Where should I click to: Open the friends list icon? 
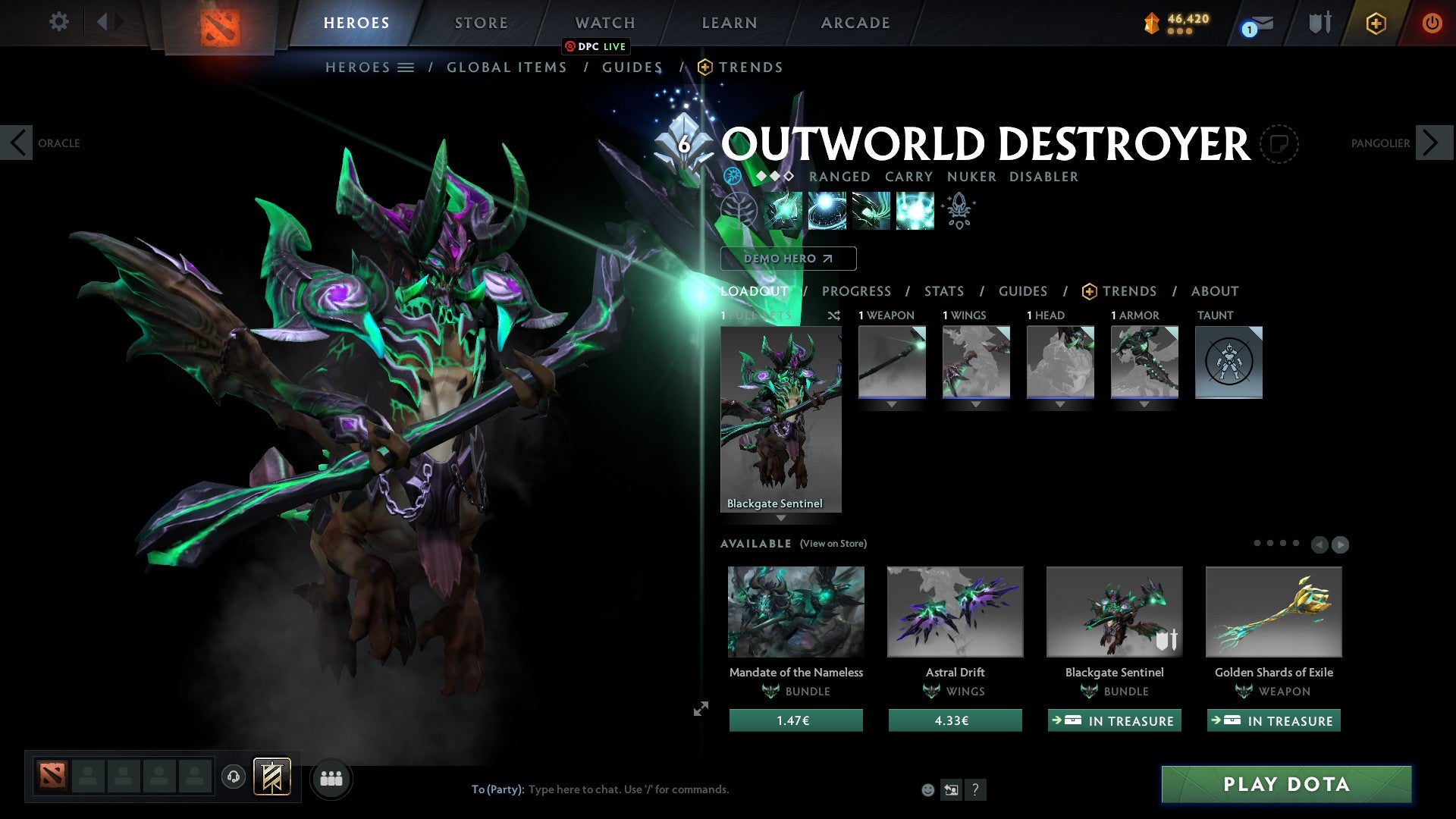point(331,778)
